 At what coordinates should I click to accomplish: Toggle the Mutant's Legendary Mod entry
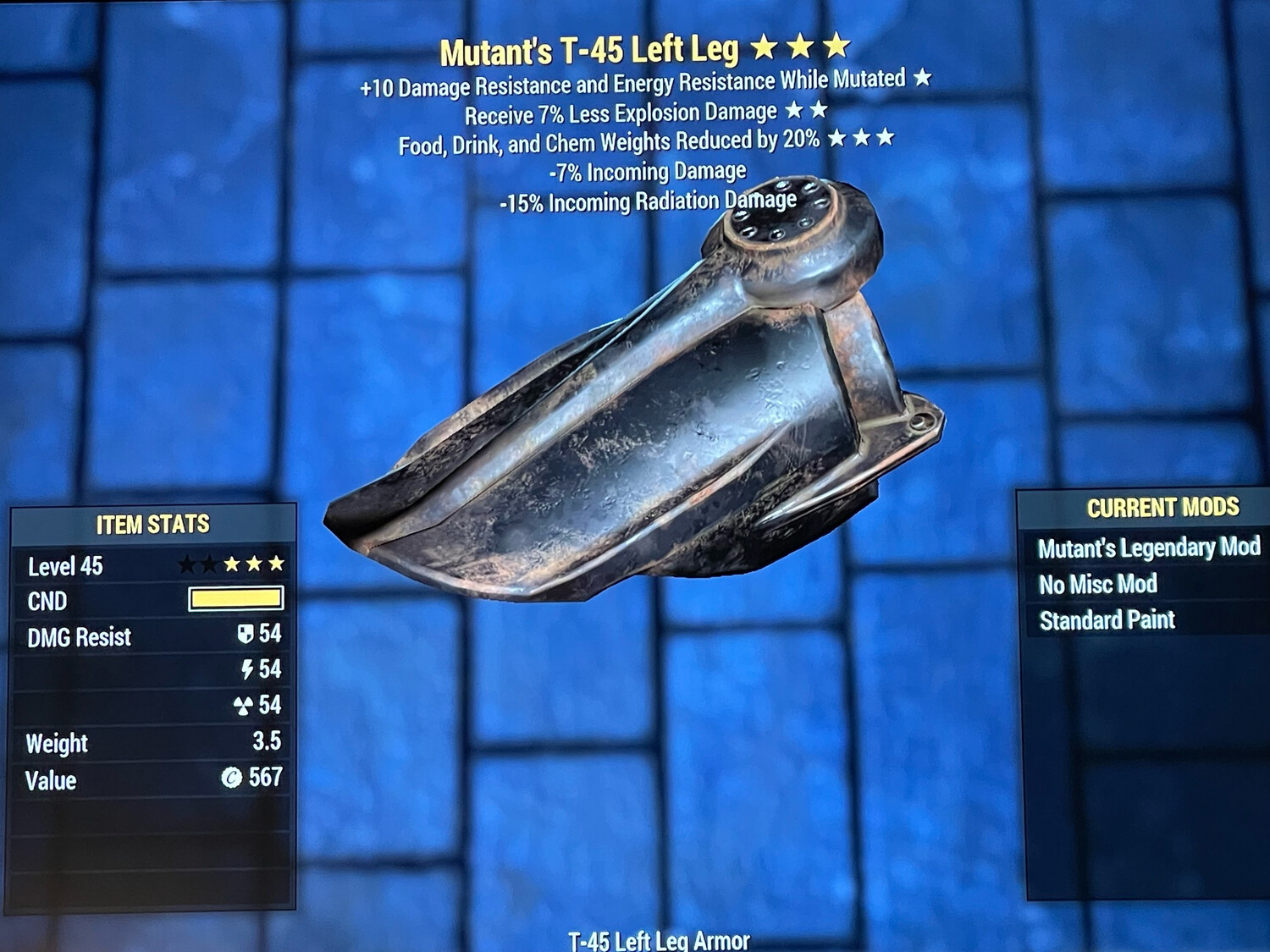coord(1150,548)
